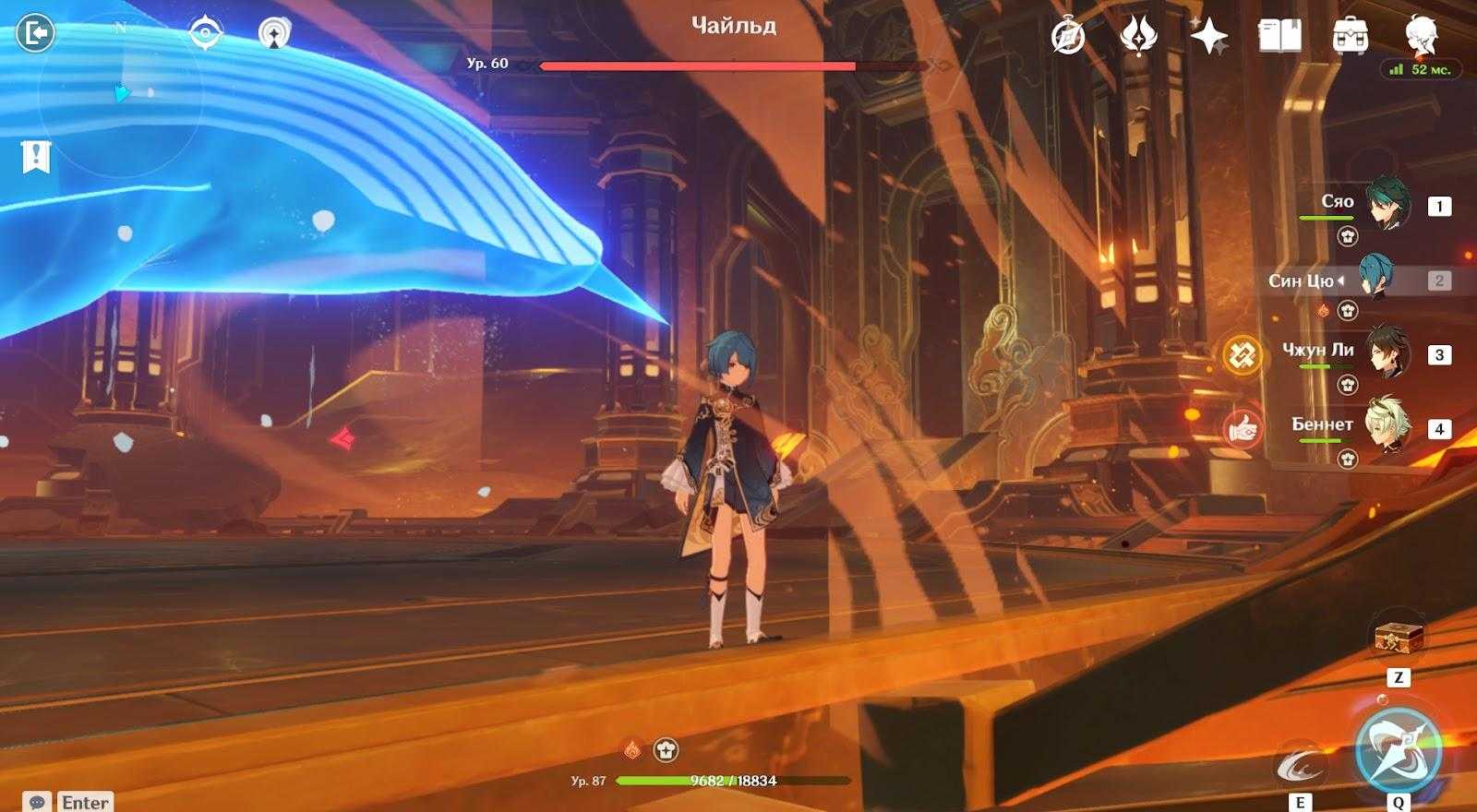The height and width of the screenshot is (812, 1477).
Task: Use the treasure chest gadget
Action: click(x=1398, y=638)
